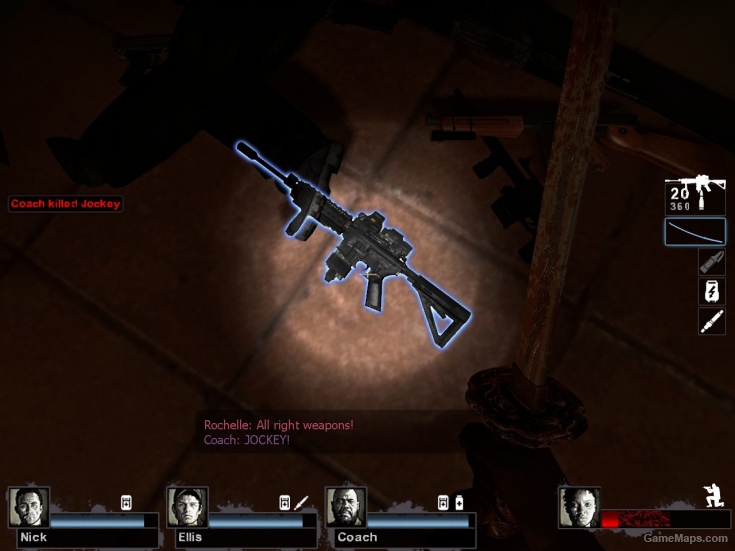Click Coach's teammate portrait
The height and width of the screenshot is (551, 735).
pos(346,508)
